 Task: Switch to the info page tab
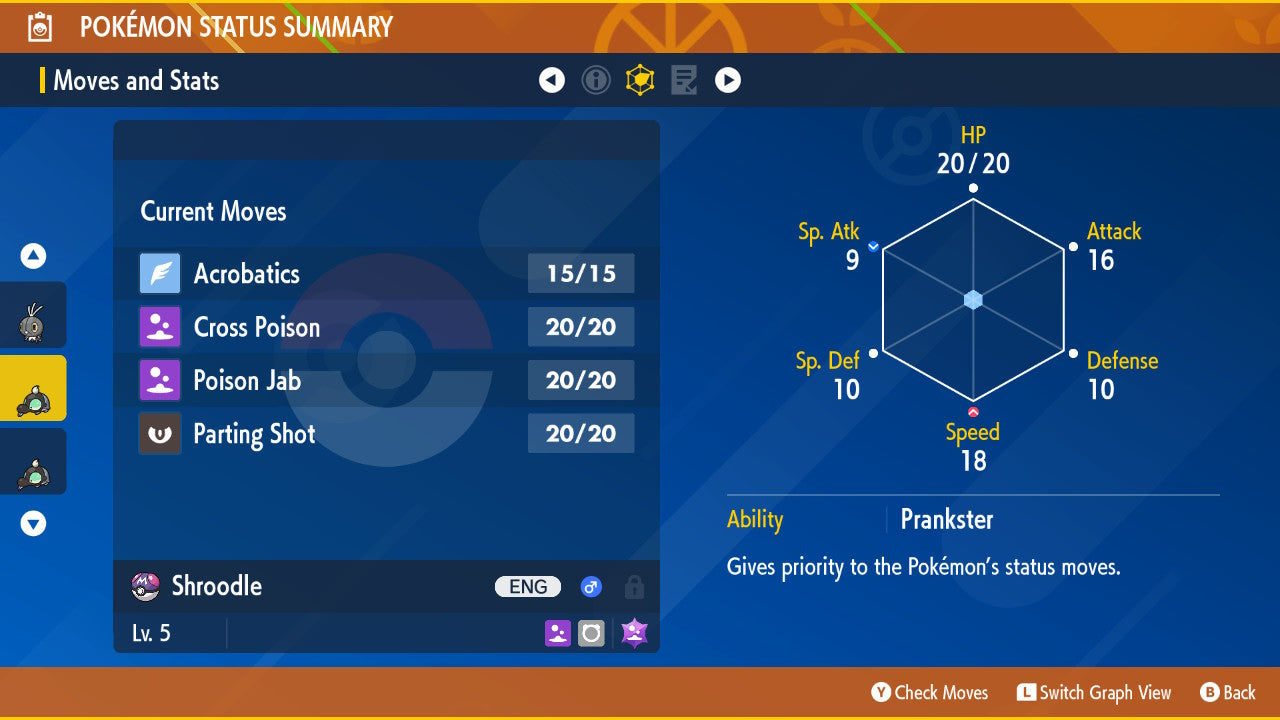pyautogui.click(x=596, y=80)
